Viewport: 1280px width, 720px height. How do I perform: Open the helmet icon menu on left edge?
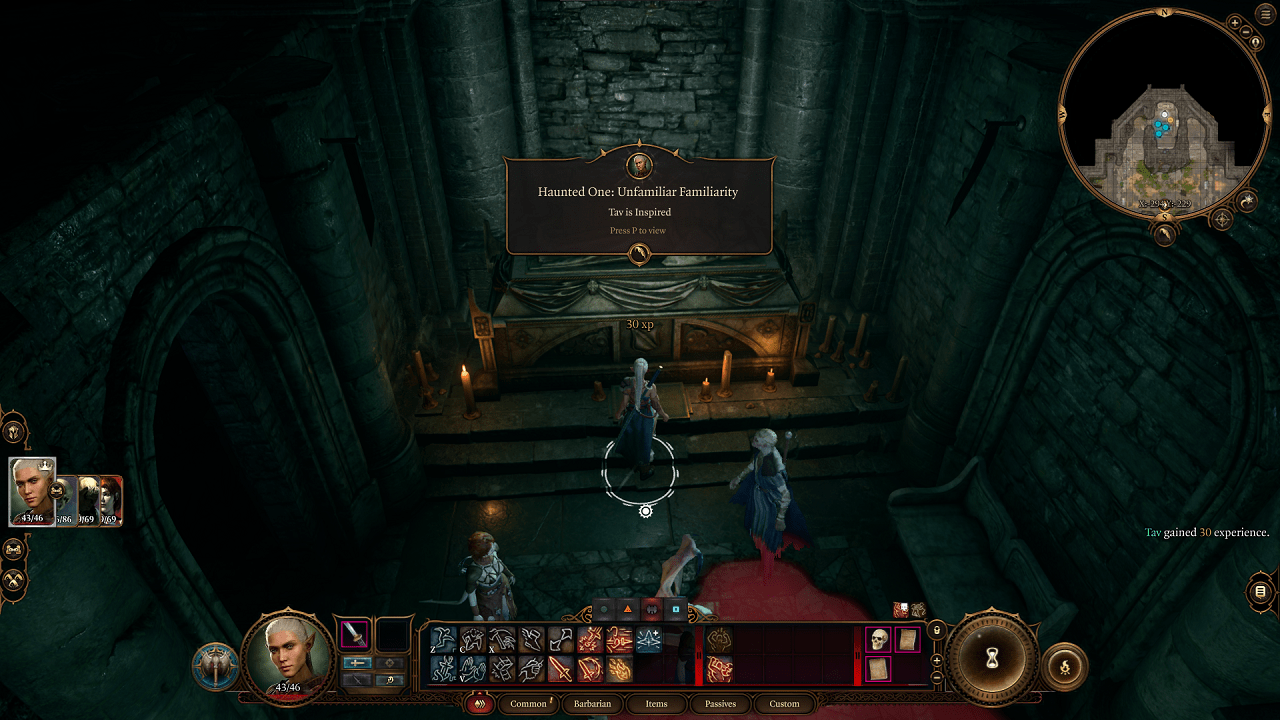pyautogui.click(x=14, y=431)
